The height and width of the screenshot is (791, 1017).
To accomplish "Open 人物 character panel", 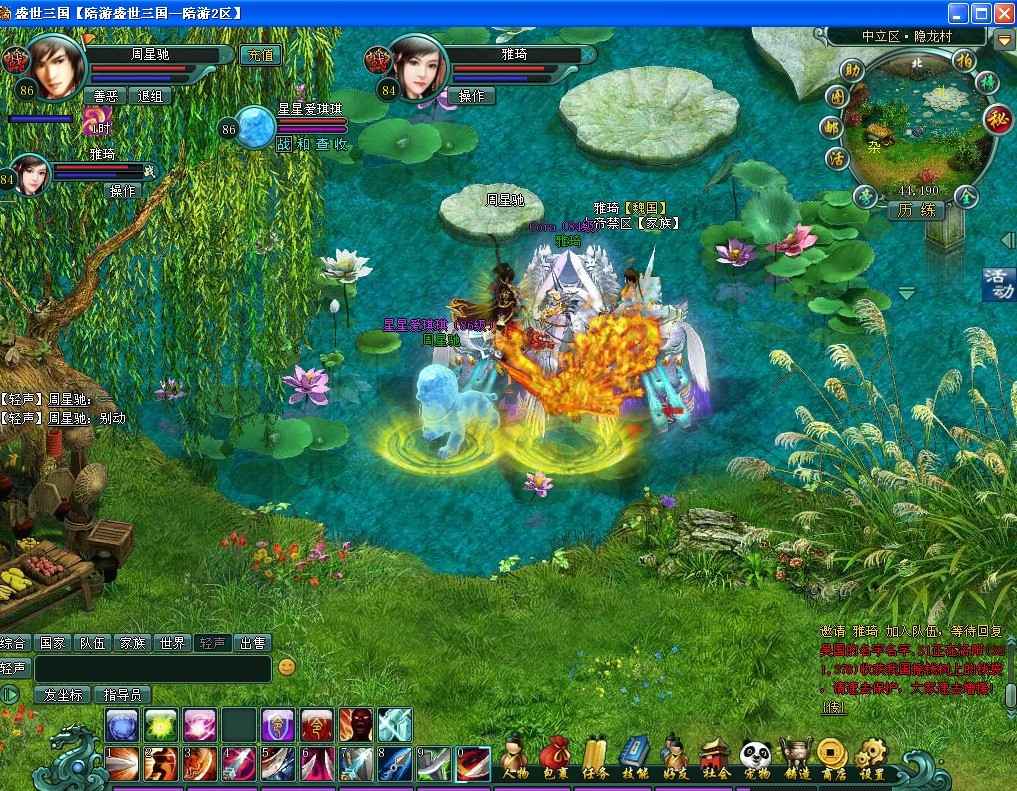I will [516, 759].
